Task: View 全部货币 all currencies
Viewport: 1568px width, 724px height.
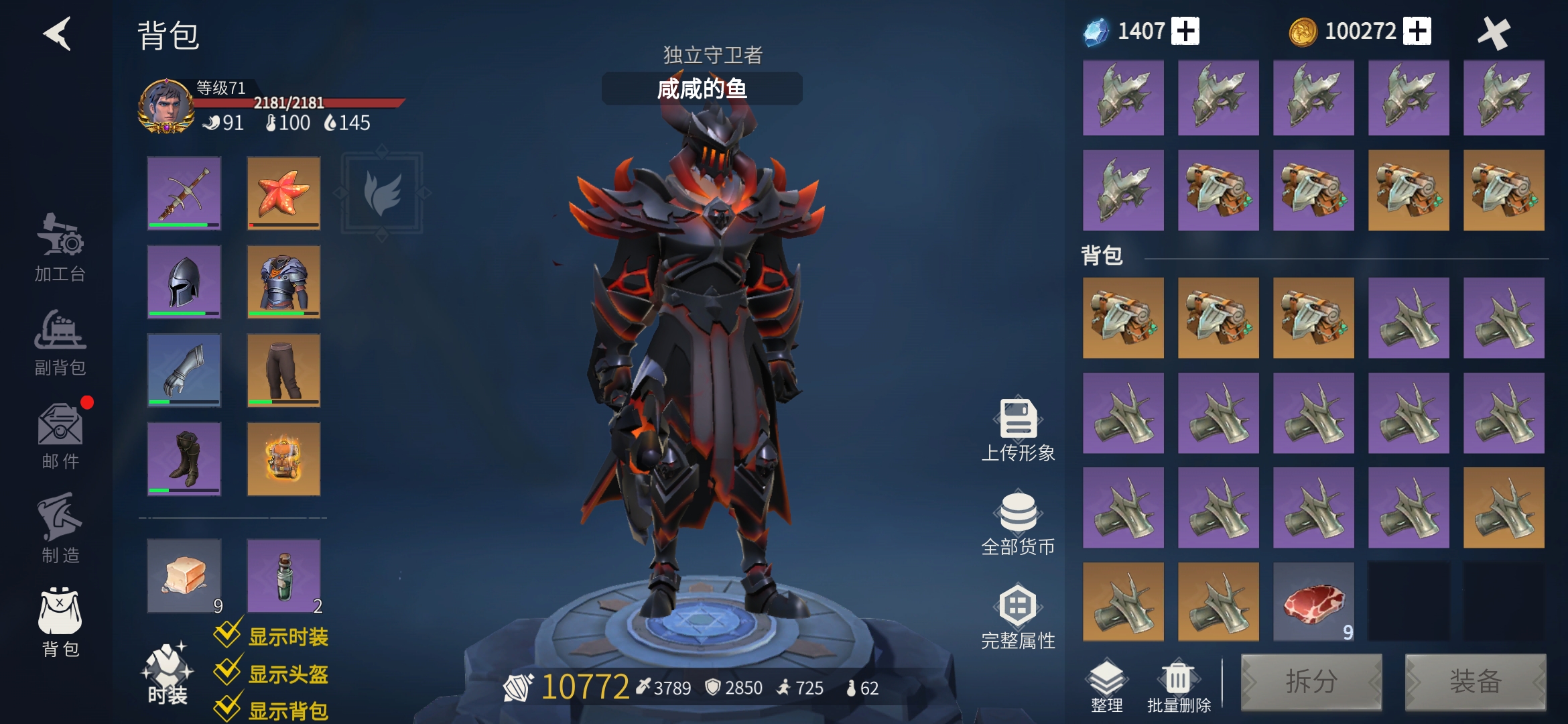Action: (x=1017, y=526)
